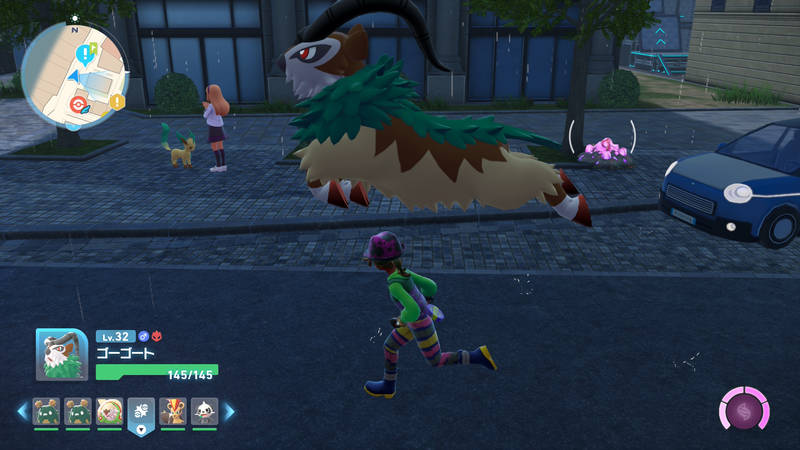The image size is (800, 450).
Task: Cycle party right with the right arrow
Action: click(228, 411)
